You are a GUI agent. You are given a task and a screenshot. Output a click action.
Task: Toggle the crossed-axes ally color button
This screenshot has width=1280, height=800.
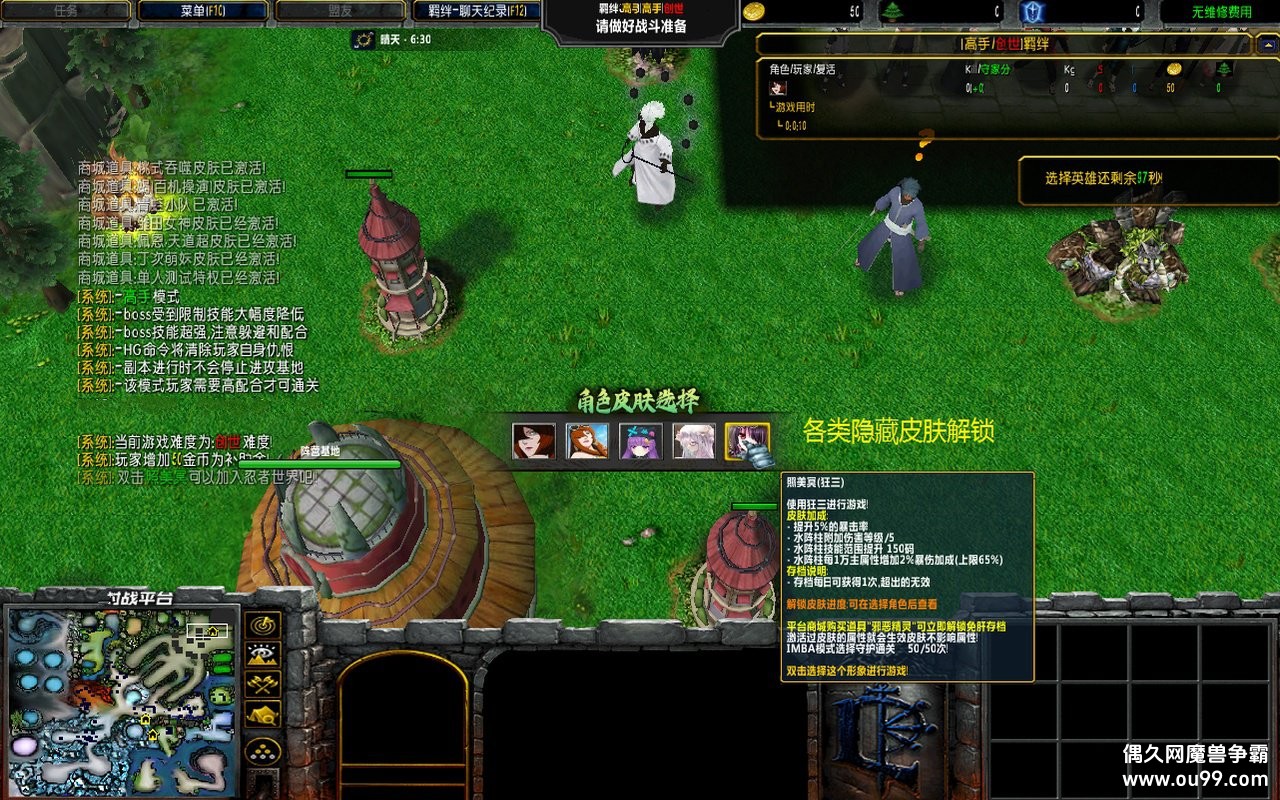click(x=263, y=685)
